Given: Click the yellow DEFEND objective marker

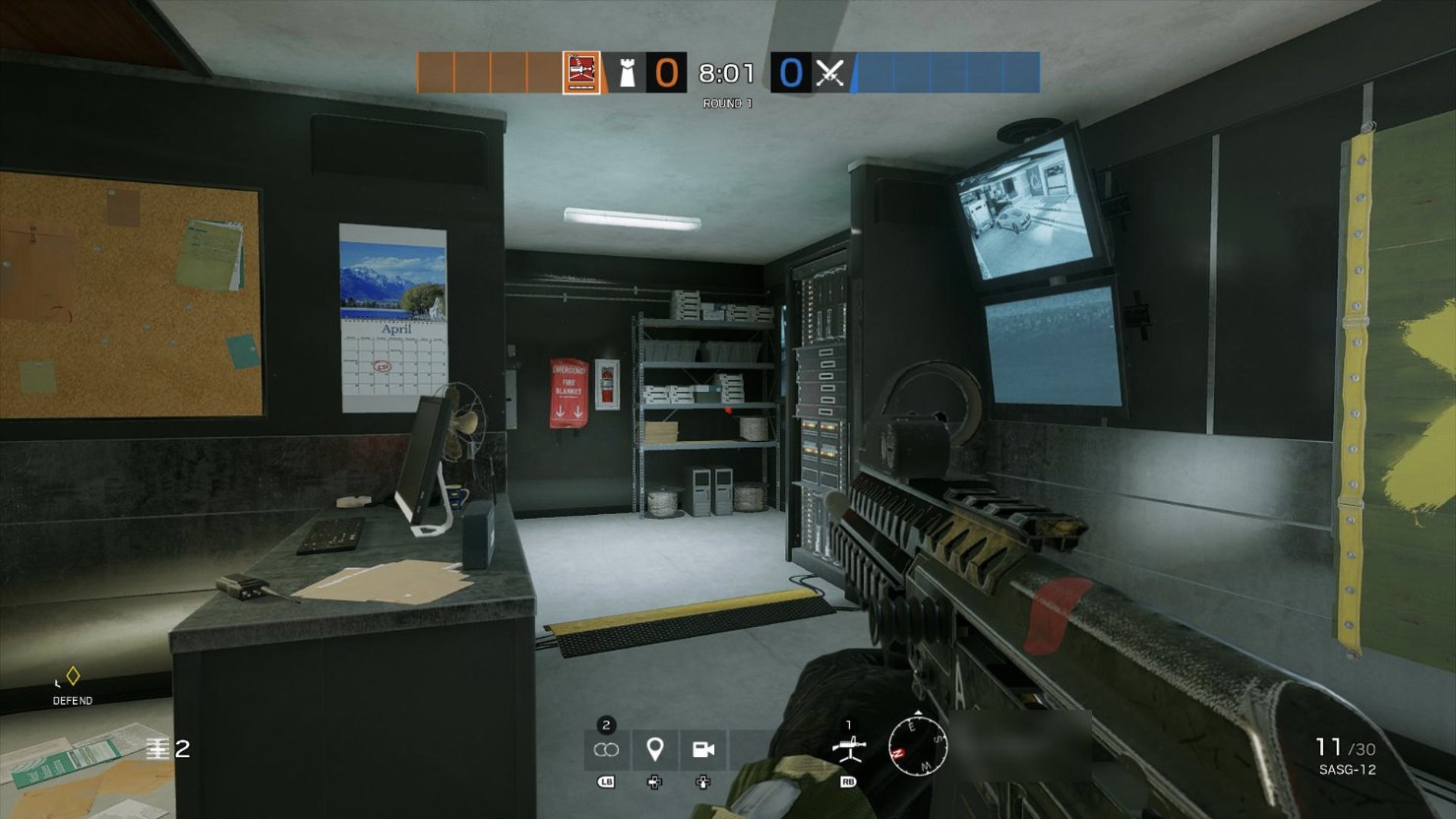Looking at the screenshot, I should [x=71, y=677].
